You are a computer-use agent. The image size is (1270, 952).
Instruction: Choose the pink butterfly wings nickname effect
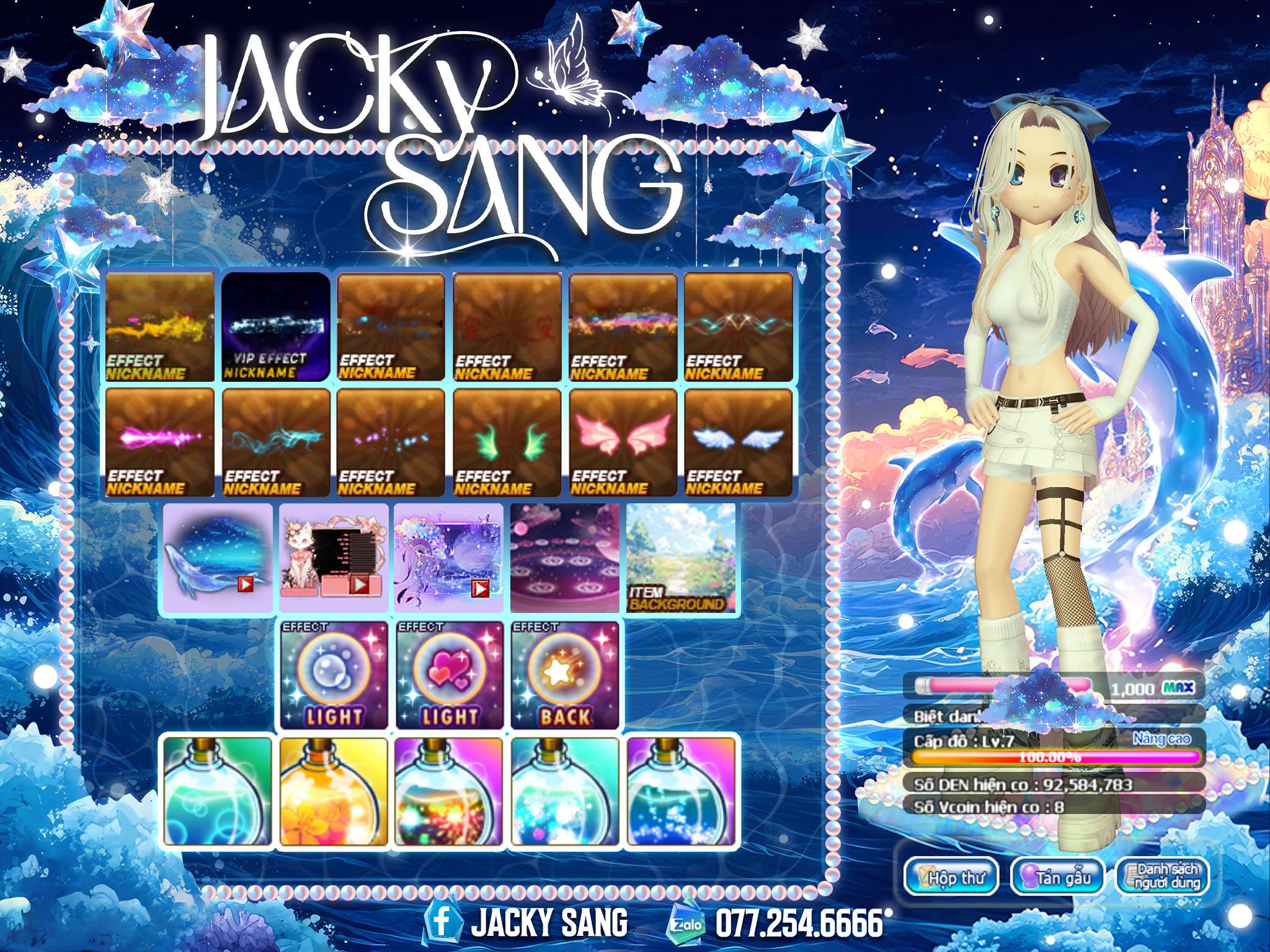(x=623, y=443)
